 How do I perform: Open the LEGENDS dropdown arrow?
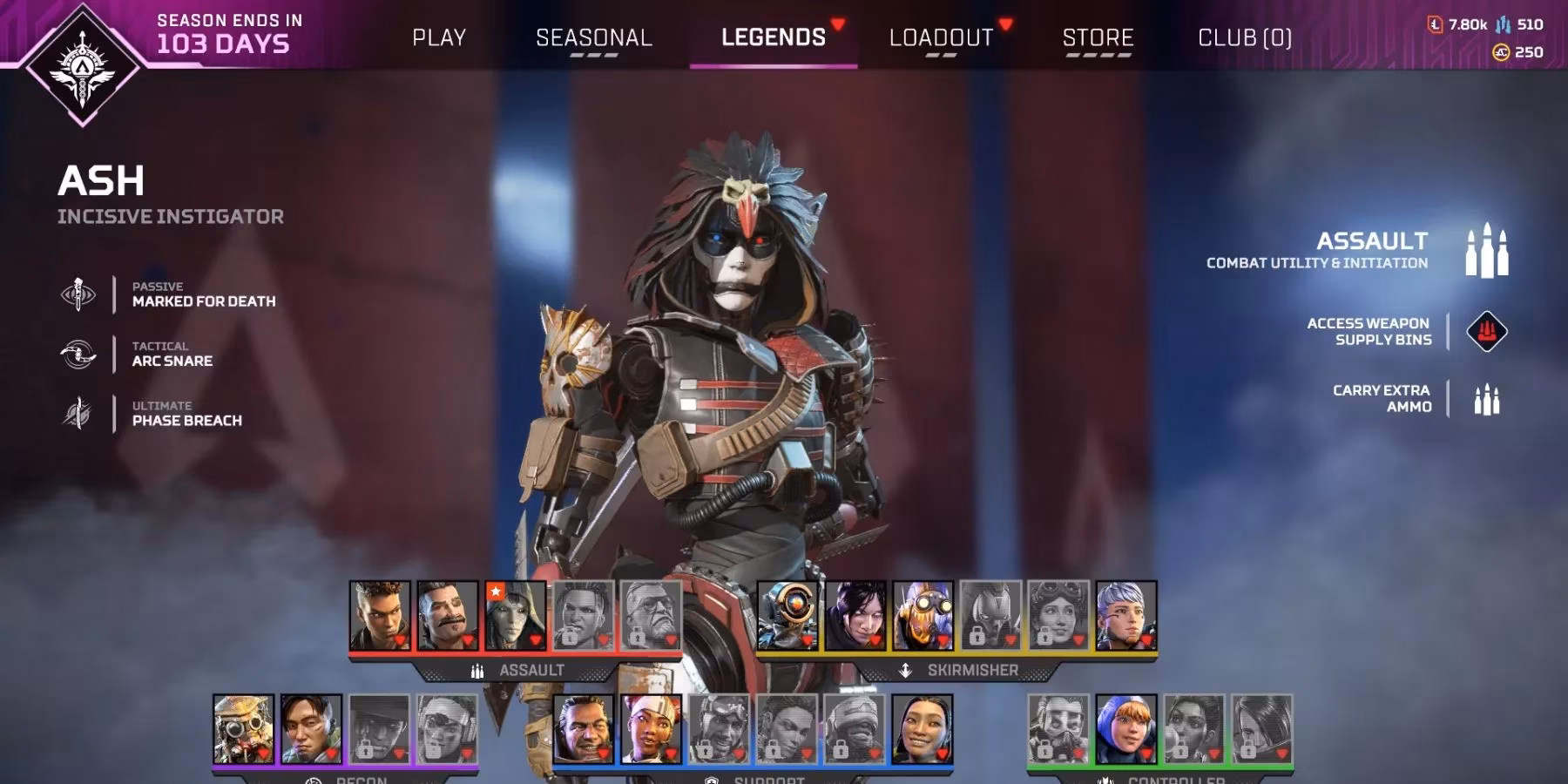(837, 24)
